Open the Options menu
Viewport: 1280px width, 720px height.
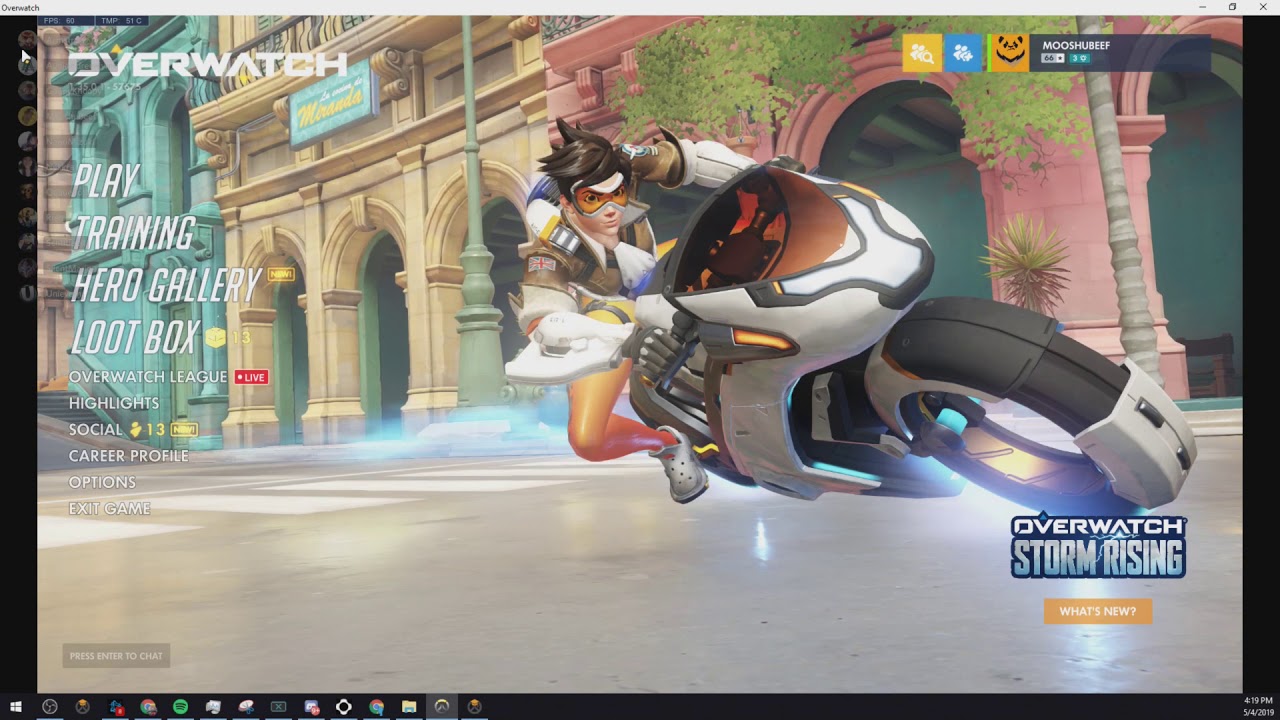[102, 482]
